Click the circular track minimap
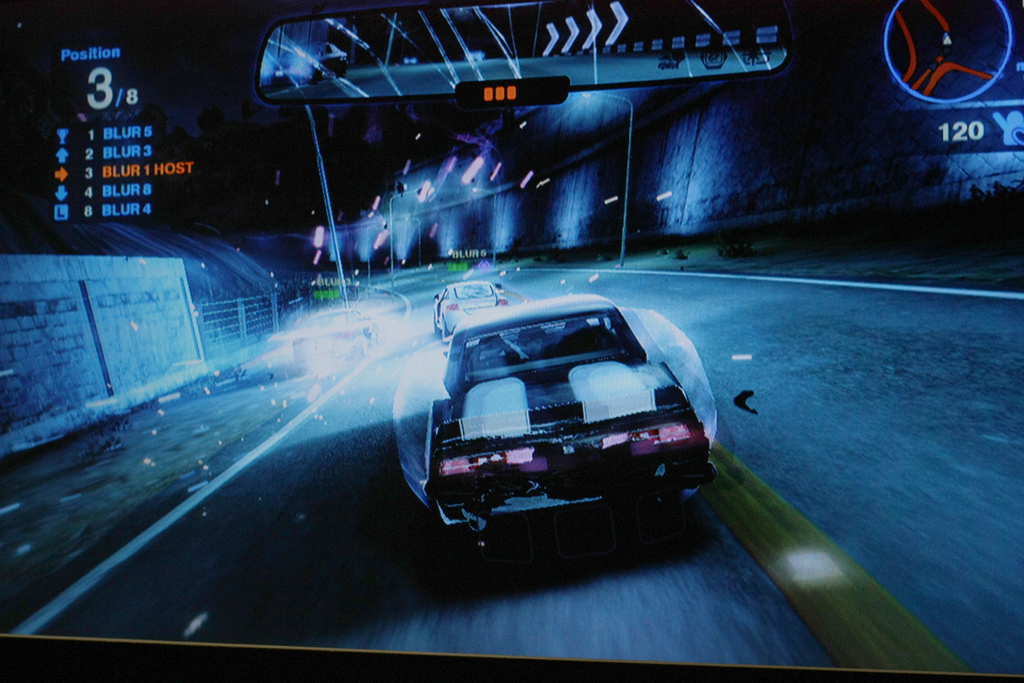This screenshot has width=1024, height=683. coord(945,48)
